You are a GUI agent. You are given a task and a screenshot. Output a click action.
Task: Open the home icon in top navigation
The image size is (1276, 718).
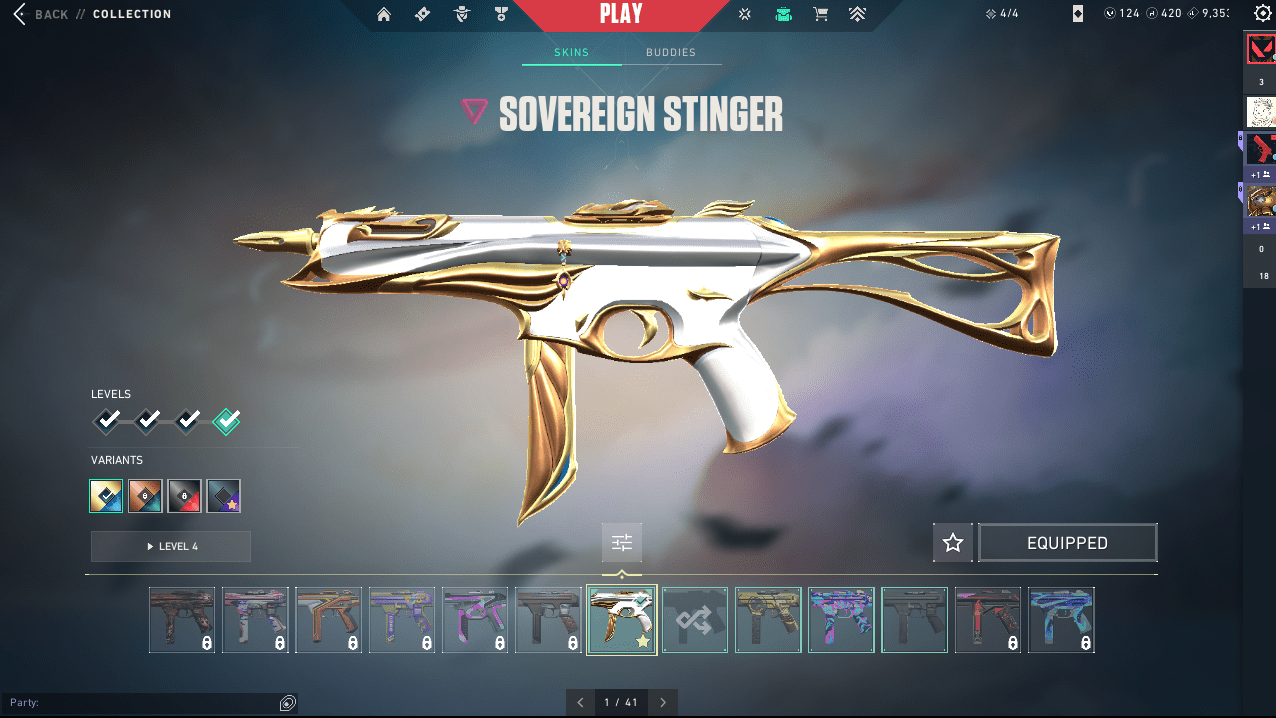[x=384, y=15]
